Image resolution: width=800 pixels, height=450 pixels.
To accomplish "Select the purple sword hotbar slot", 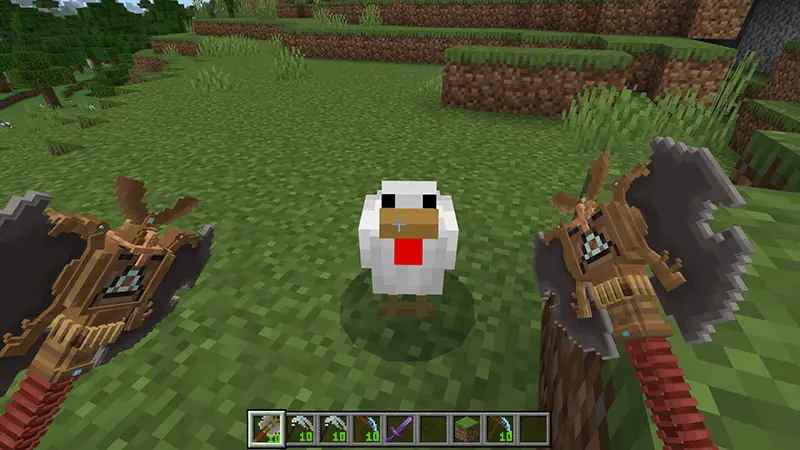I will 400,428.
